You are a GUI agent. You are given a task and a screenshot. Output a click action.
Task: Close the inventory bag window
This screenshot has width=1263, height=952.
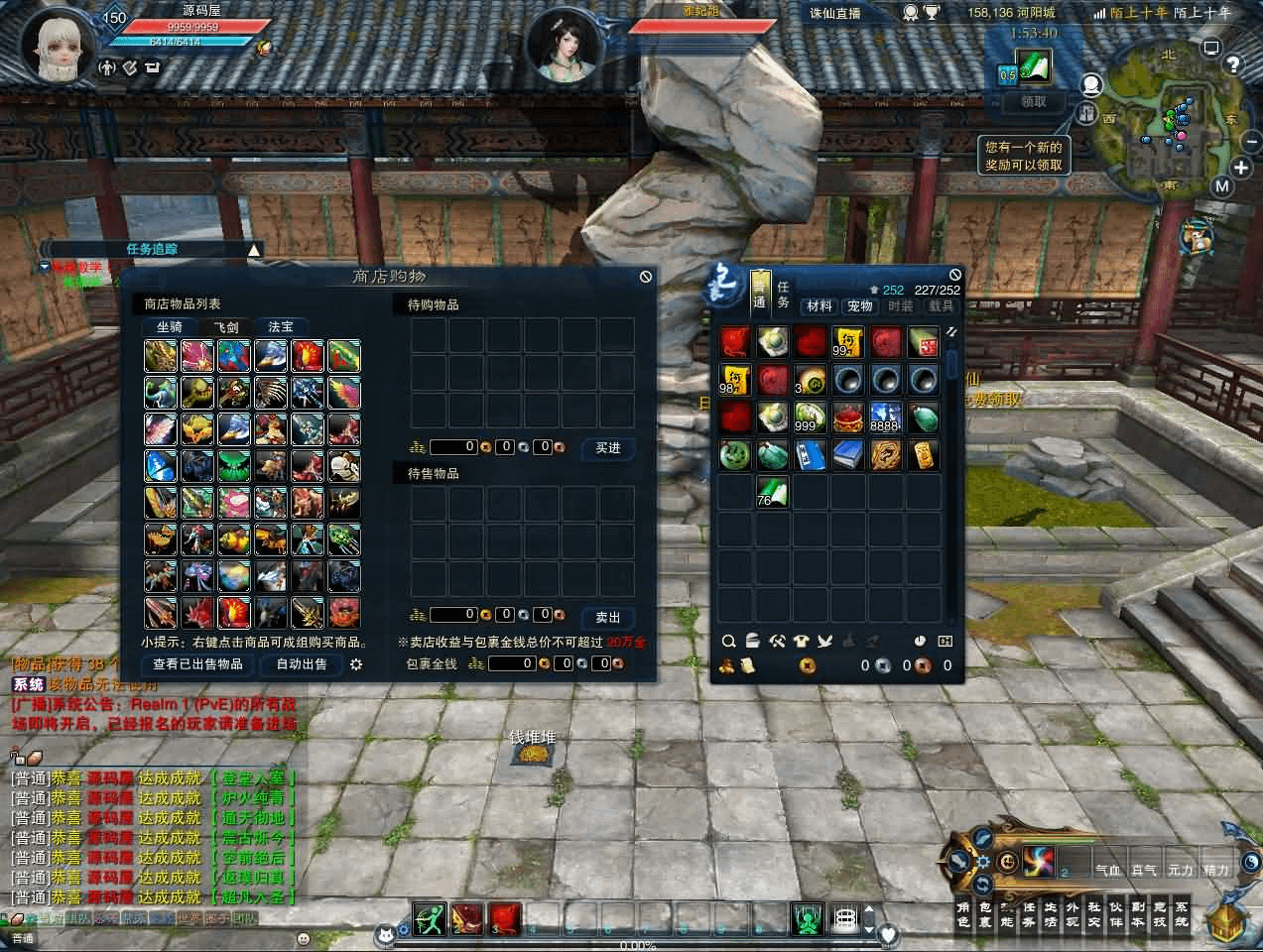954,275
